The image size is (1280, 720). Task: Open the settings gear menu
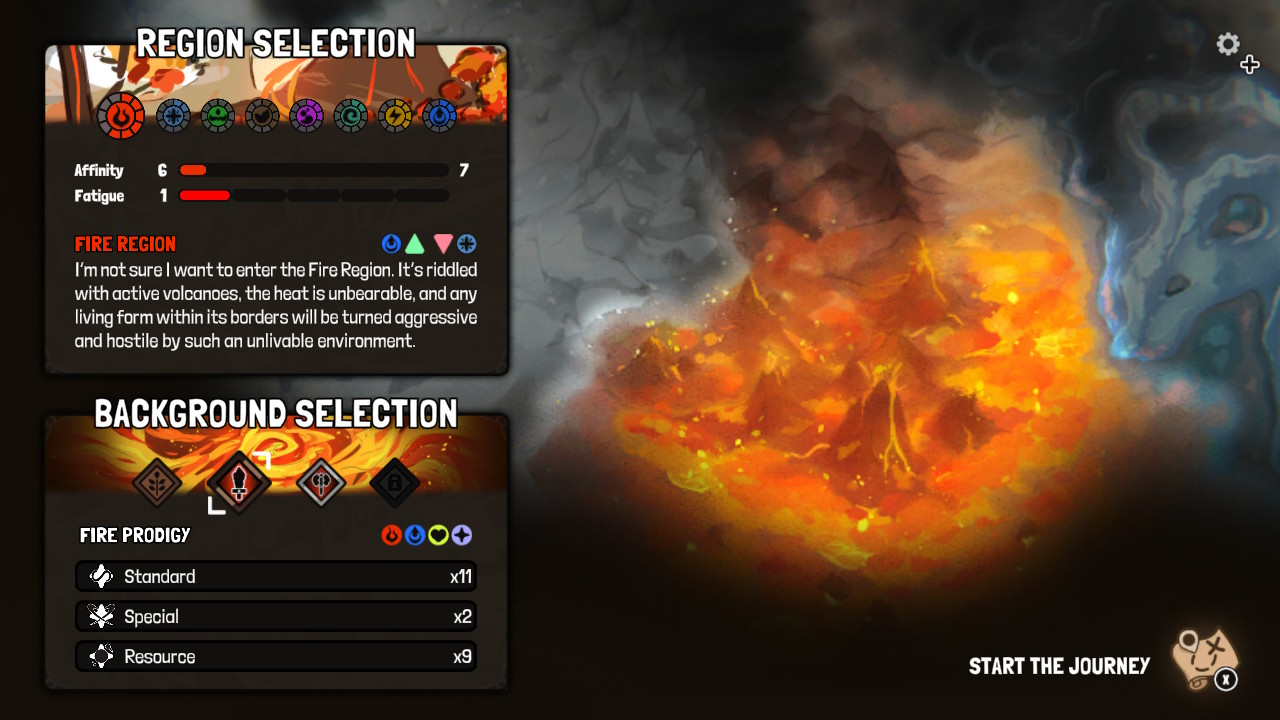coord(1228,45)
